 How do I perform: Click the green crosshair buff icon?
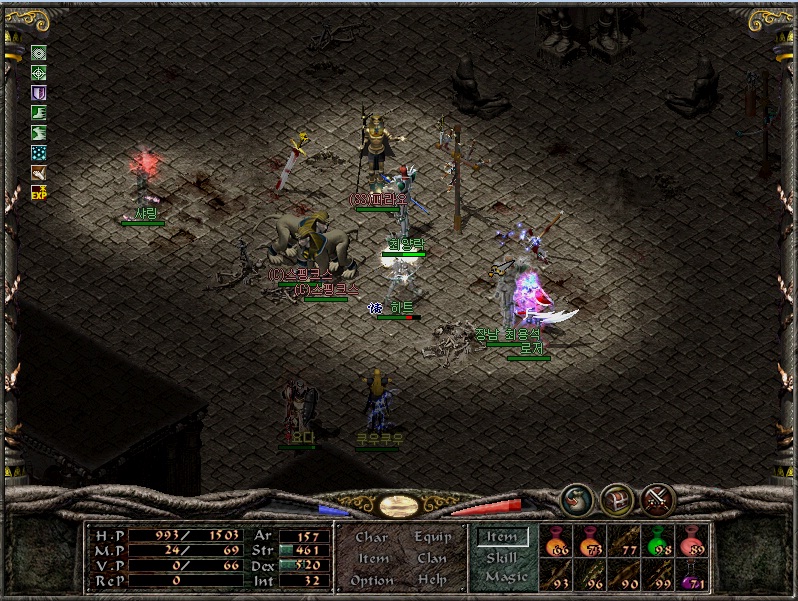[39, 73]
